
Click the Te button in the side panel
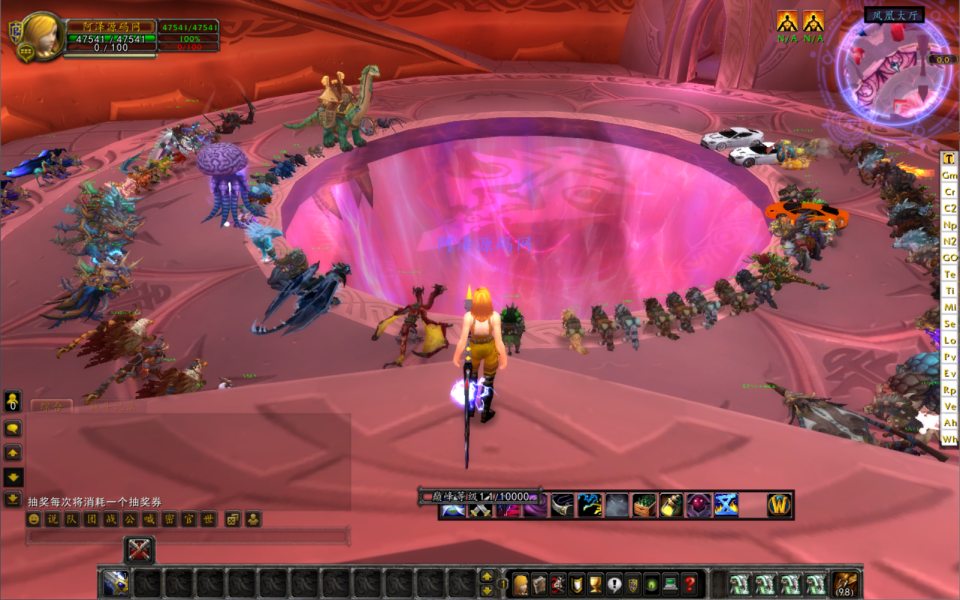coord(949,274)
